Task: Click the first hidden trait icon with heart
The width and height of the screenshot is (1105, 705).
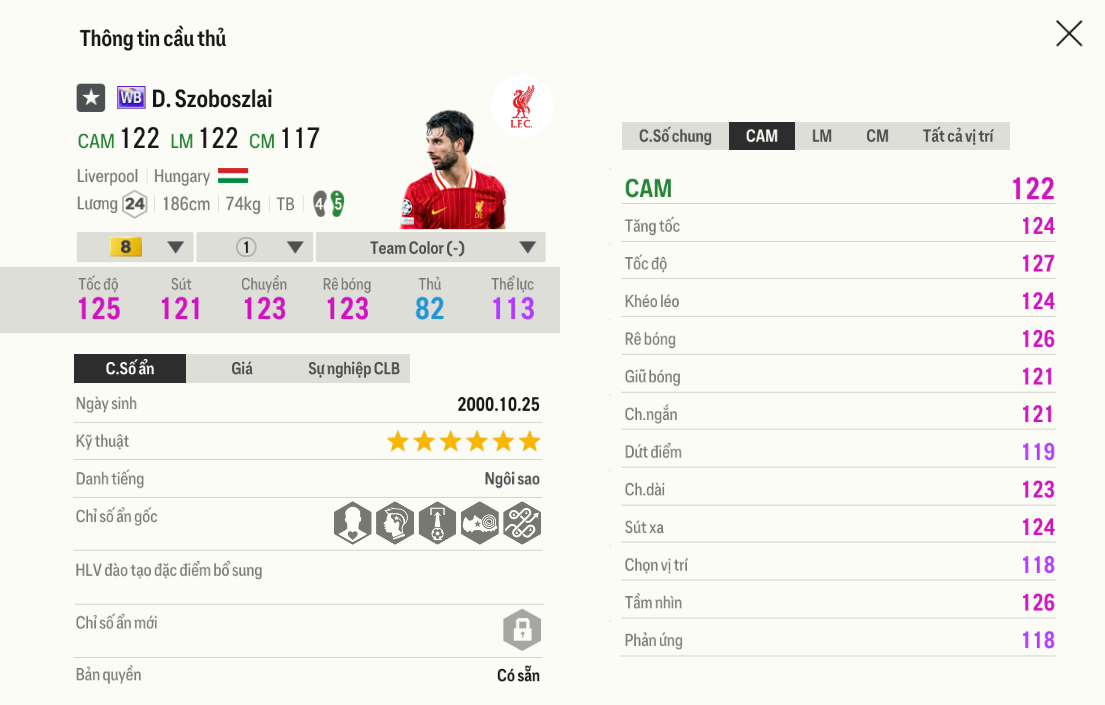Action: [x=353, y=523]
